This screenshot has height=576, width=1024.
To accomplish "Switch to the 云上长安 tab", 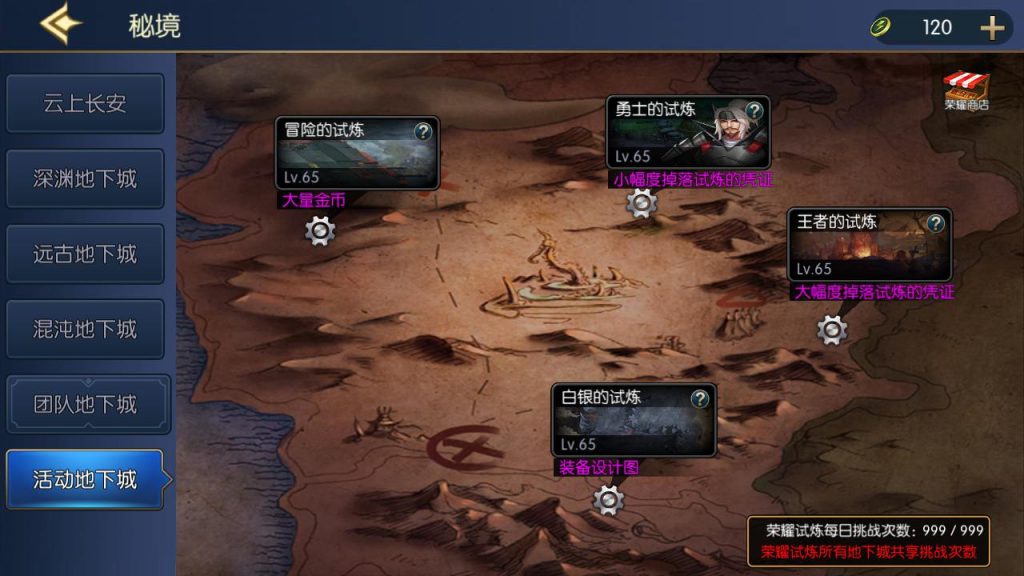I will (x=85, y=103).
